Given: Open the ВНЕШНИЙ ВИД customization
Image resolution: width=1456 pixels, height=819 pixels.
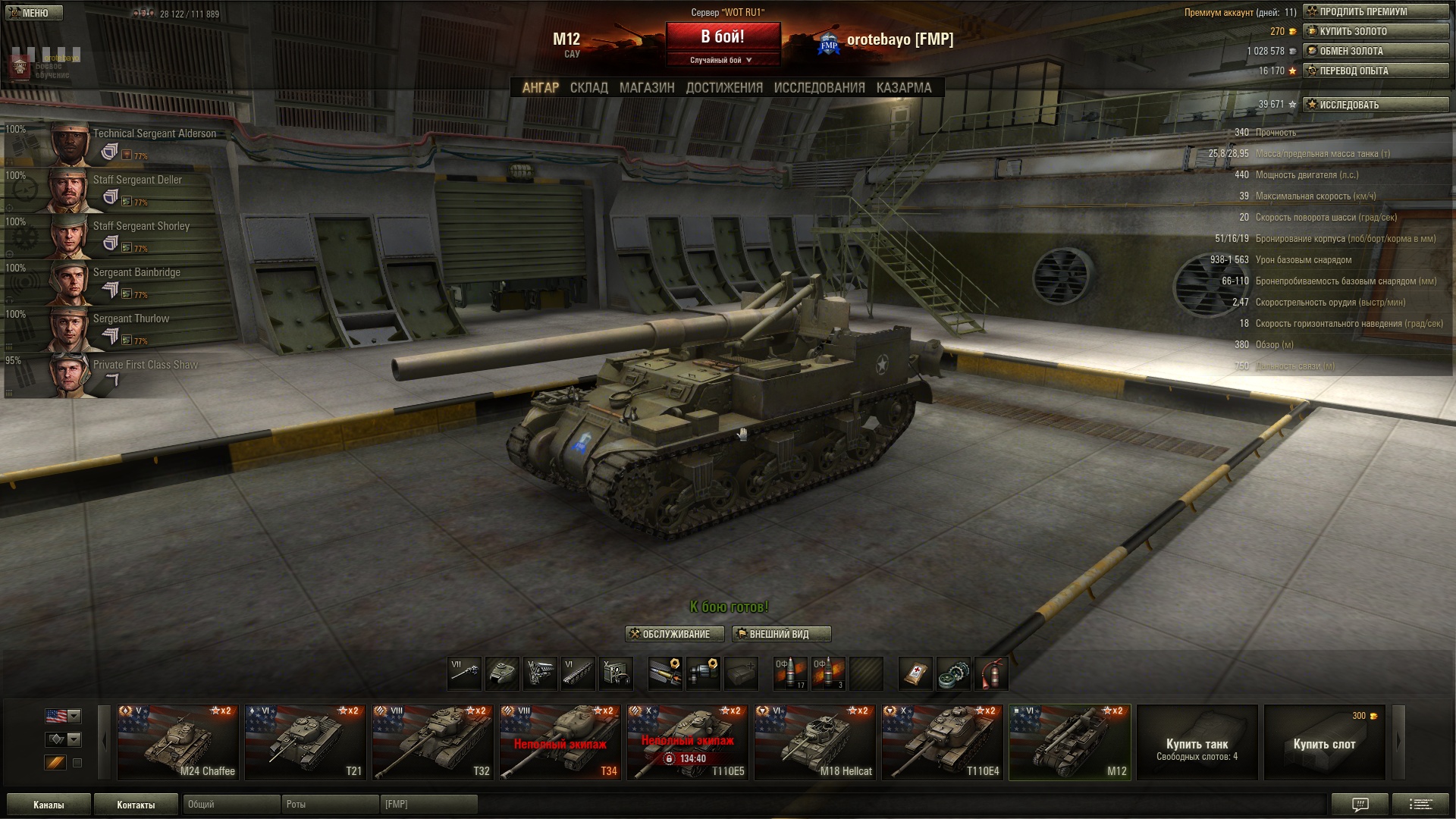Looking at the screenshot, I should click(781, 634).
